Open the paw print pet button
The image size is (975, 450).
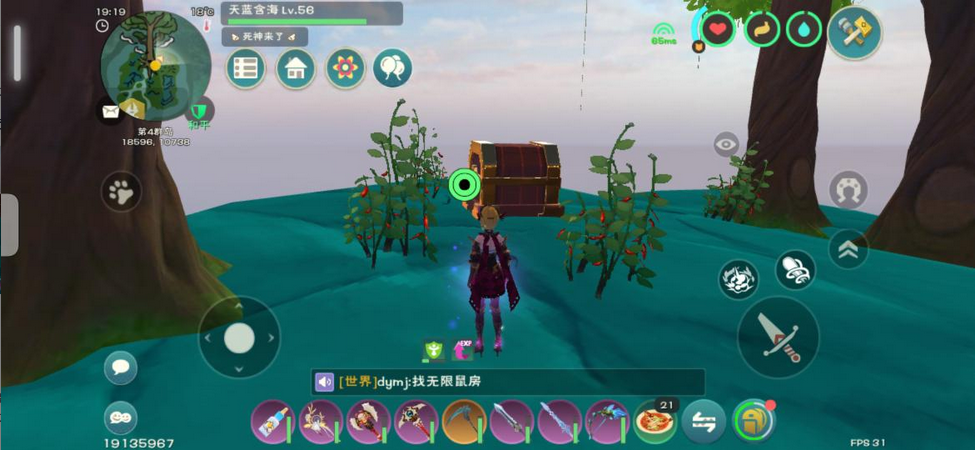121,191
